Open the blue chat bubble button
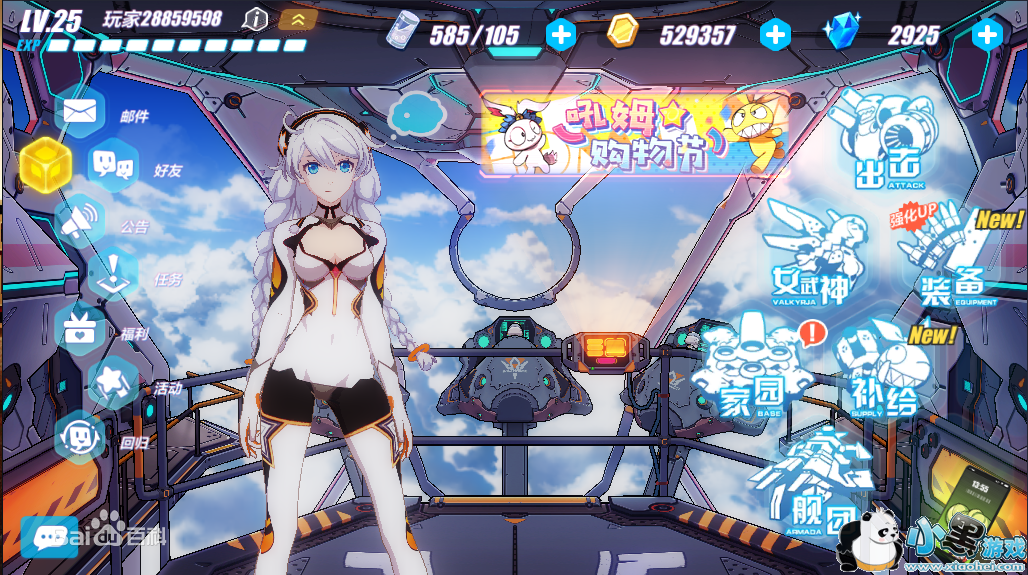The image size is (1028, 575). click(x=49, y=537)
